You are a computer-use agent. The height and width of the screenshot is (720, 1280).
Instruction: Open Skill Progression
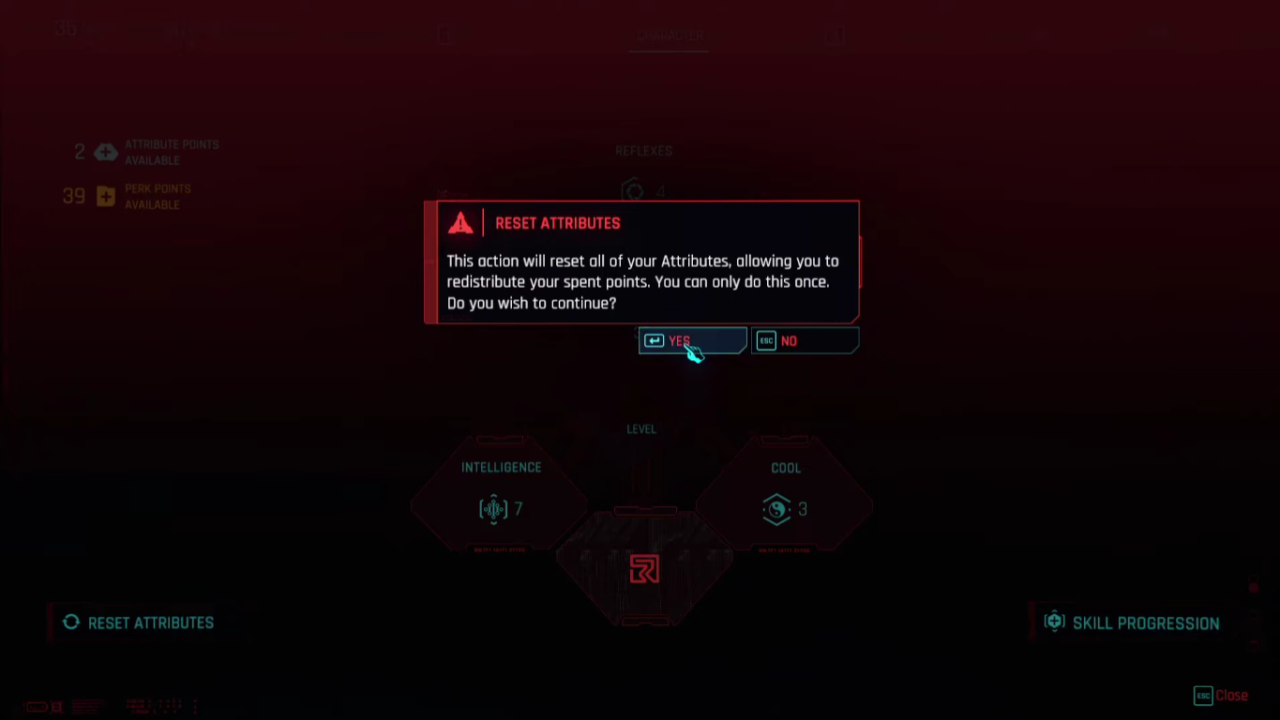1146,622
